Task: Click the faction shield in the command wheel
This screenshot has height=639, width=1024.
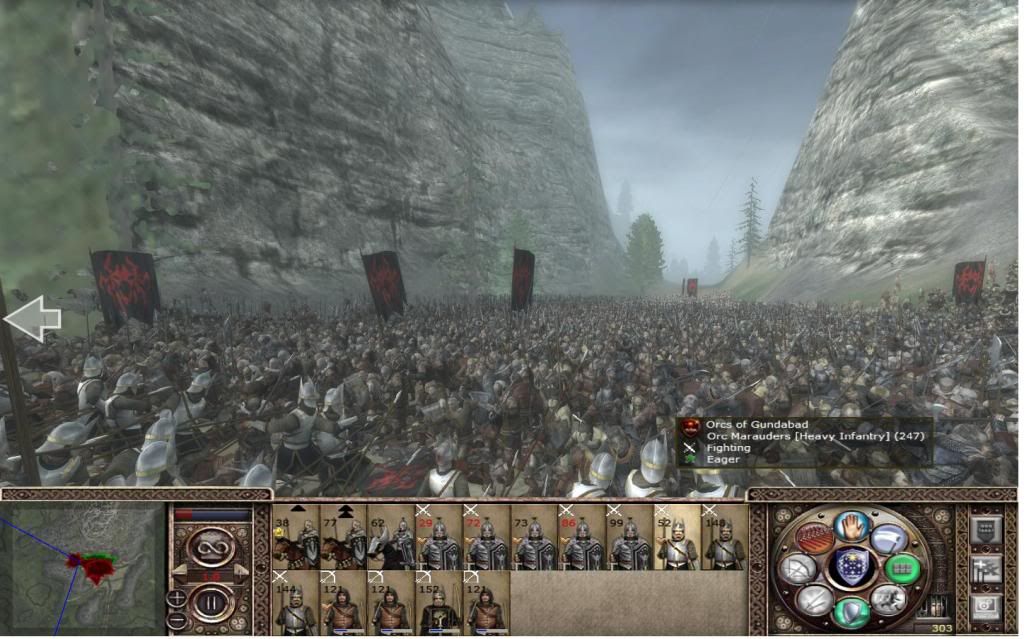Action: tap(851, 567)
